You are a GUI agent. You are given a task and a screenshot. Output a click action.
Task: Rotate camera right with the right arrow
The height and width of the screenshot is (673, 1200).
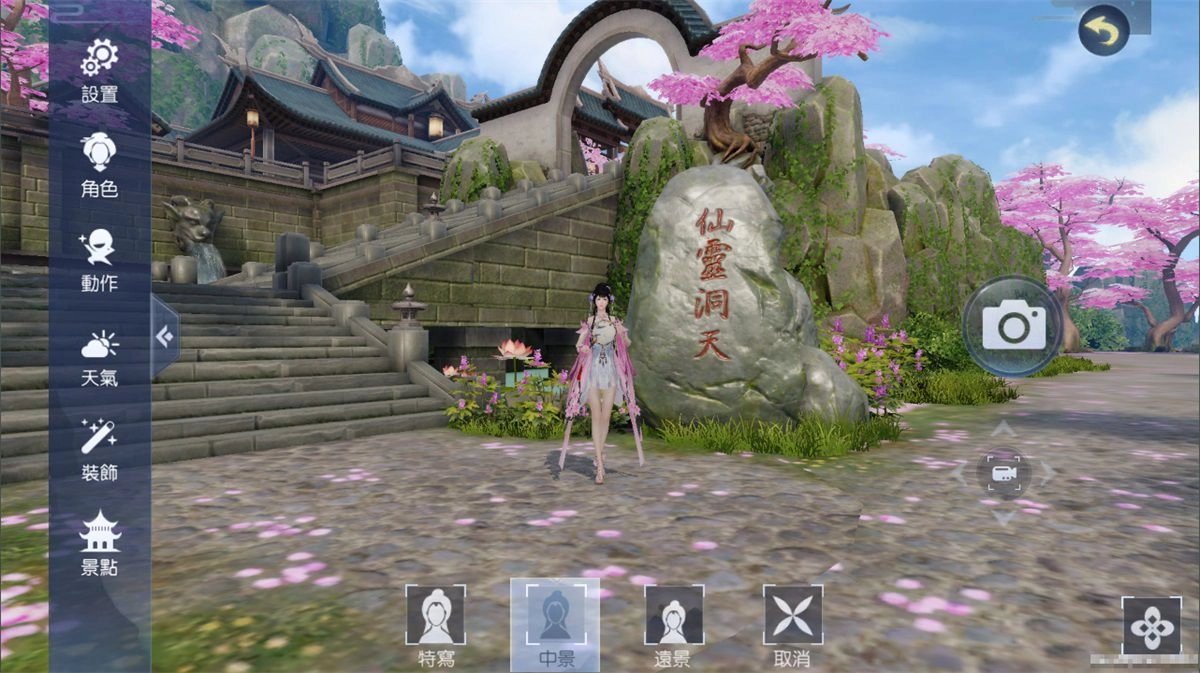pos(1048,473)
